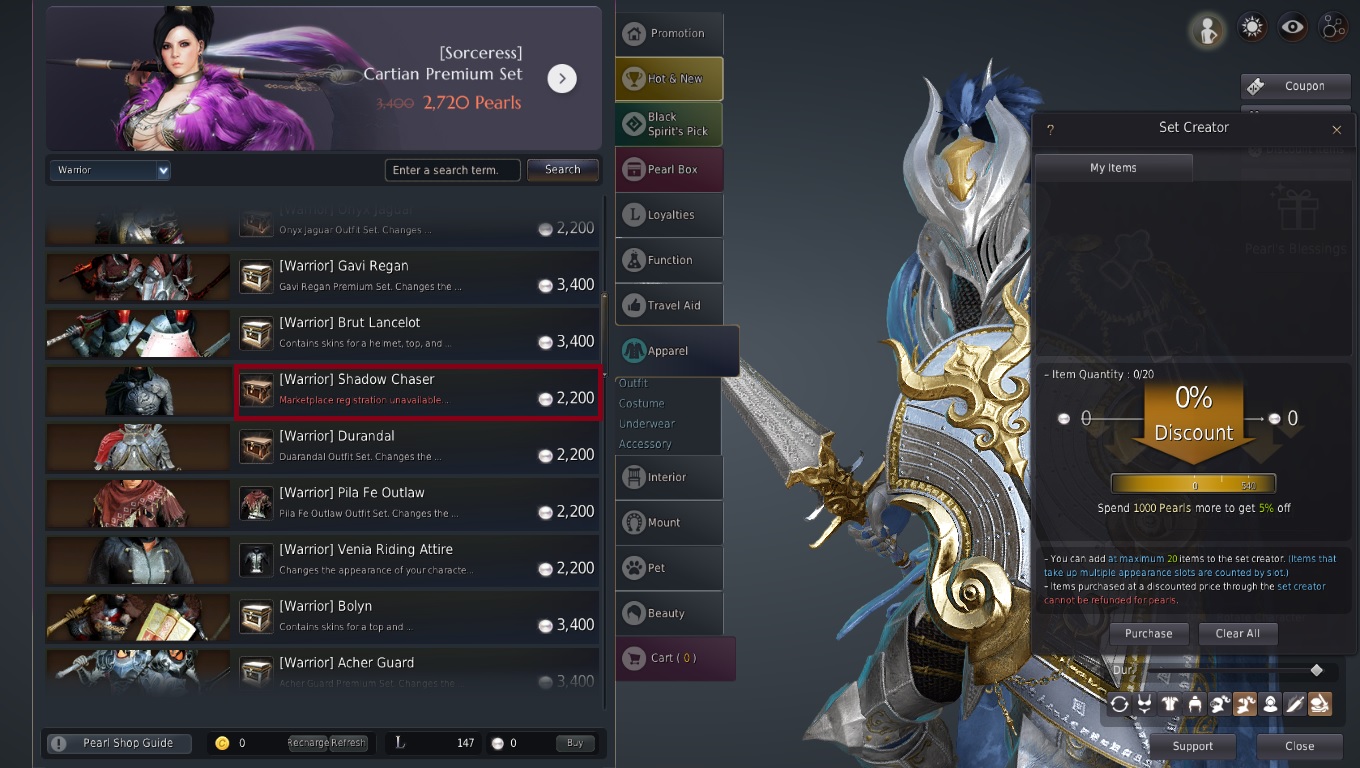Click the next arrow on Cartian Premium Set banner
This screenshot has height=768, width=1360.
562,78
